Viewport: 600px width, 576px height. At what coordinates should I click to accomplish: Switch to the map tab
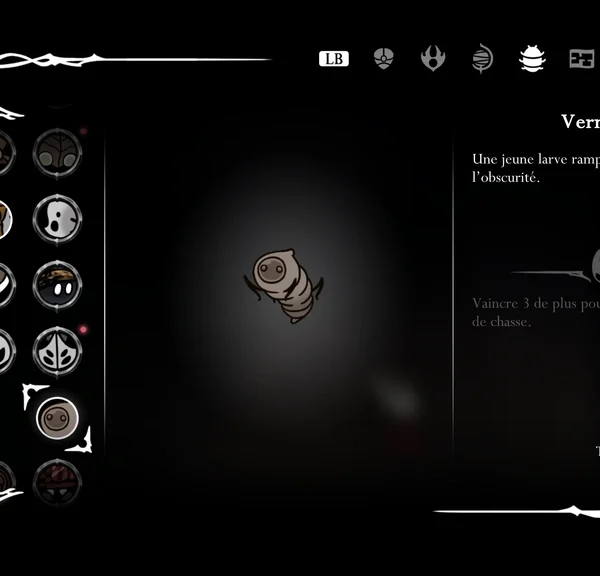coord(581,59)
